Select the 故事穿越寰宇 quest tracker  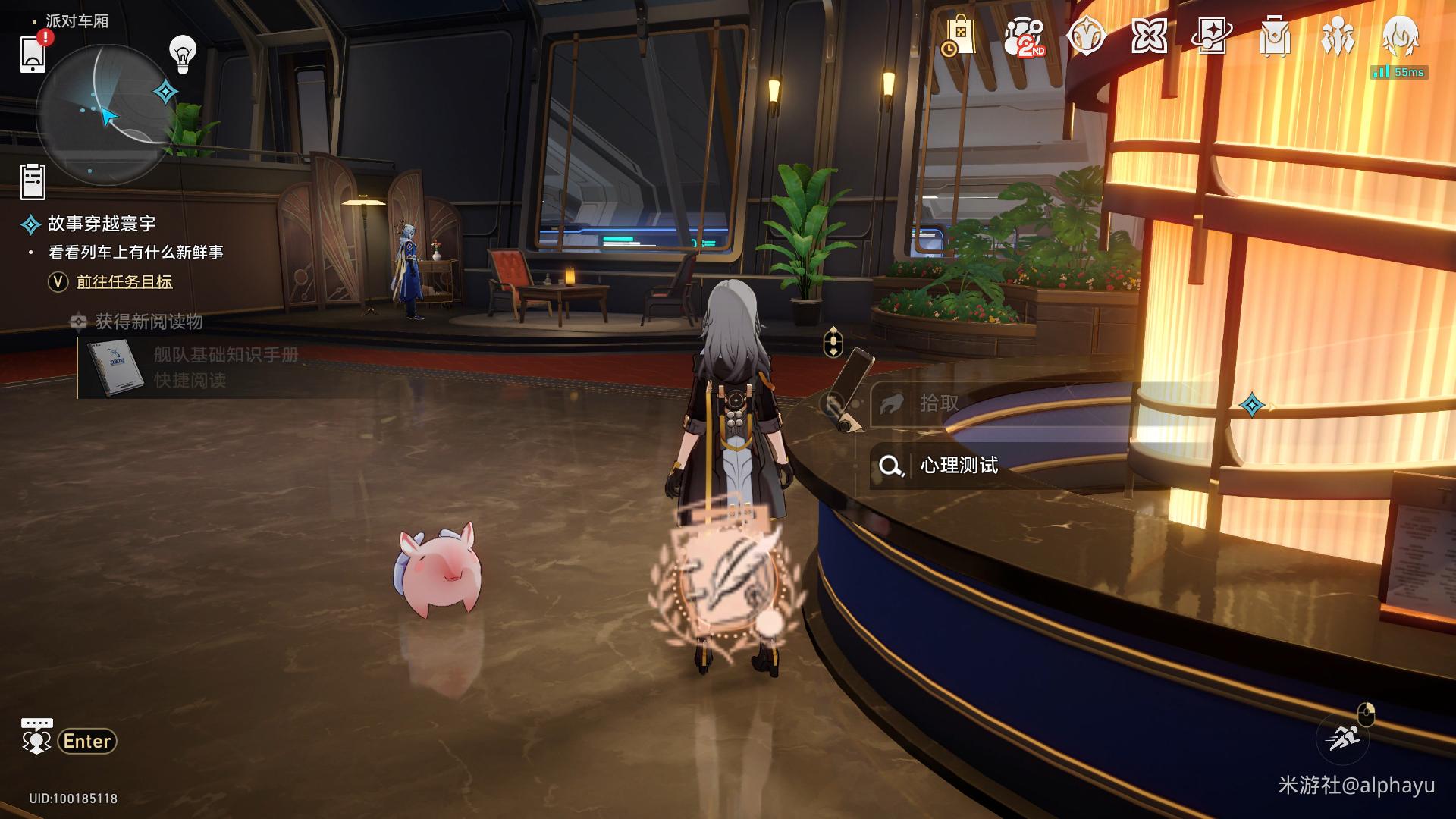pos(102,224)
